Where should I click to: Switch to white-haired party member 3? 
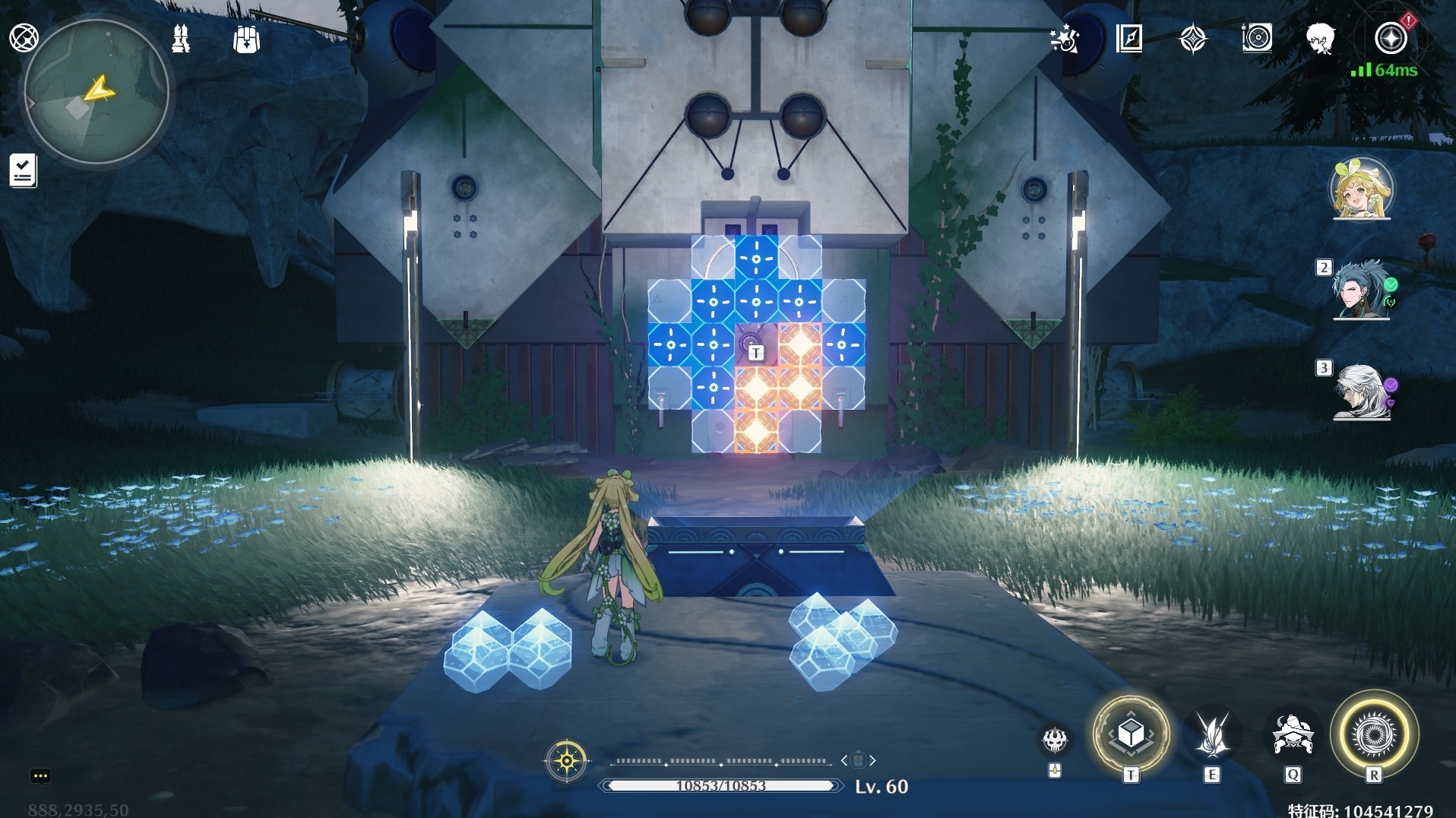point(1360,391)
